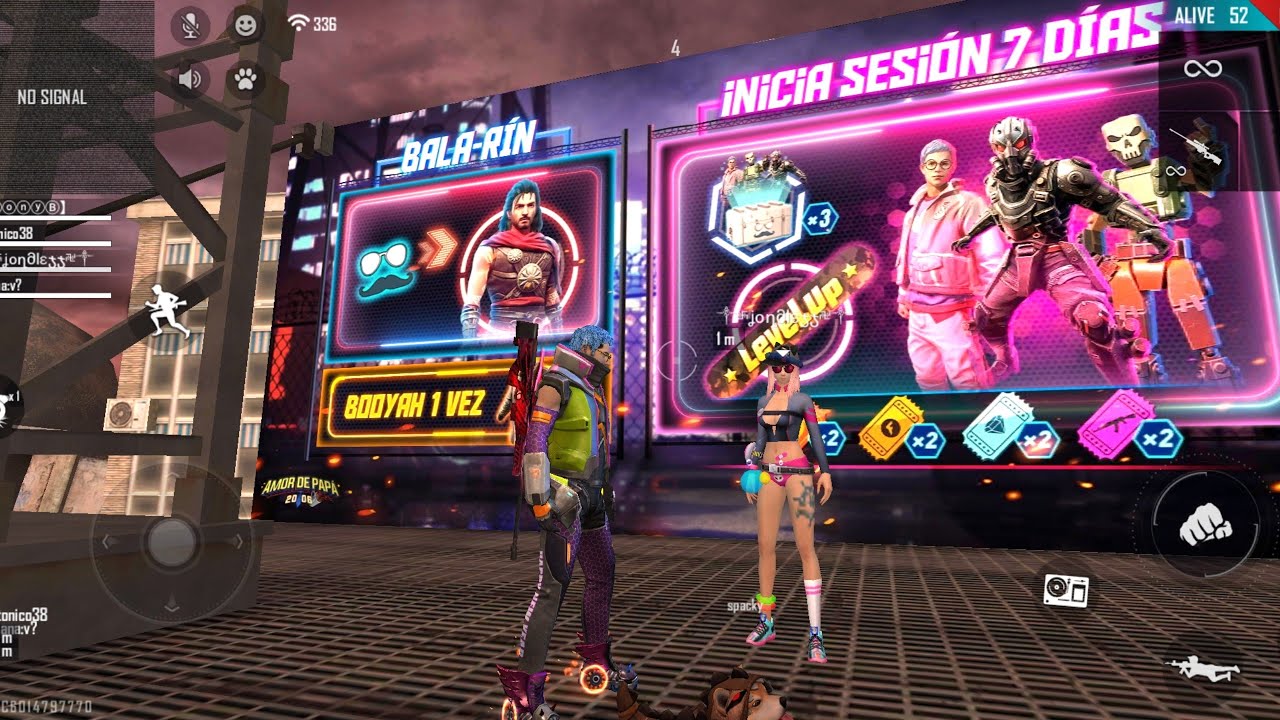The image size is (1280, 720).
Task: Punch with the fist attack button
Action: 1205,524
